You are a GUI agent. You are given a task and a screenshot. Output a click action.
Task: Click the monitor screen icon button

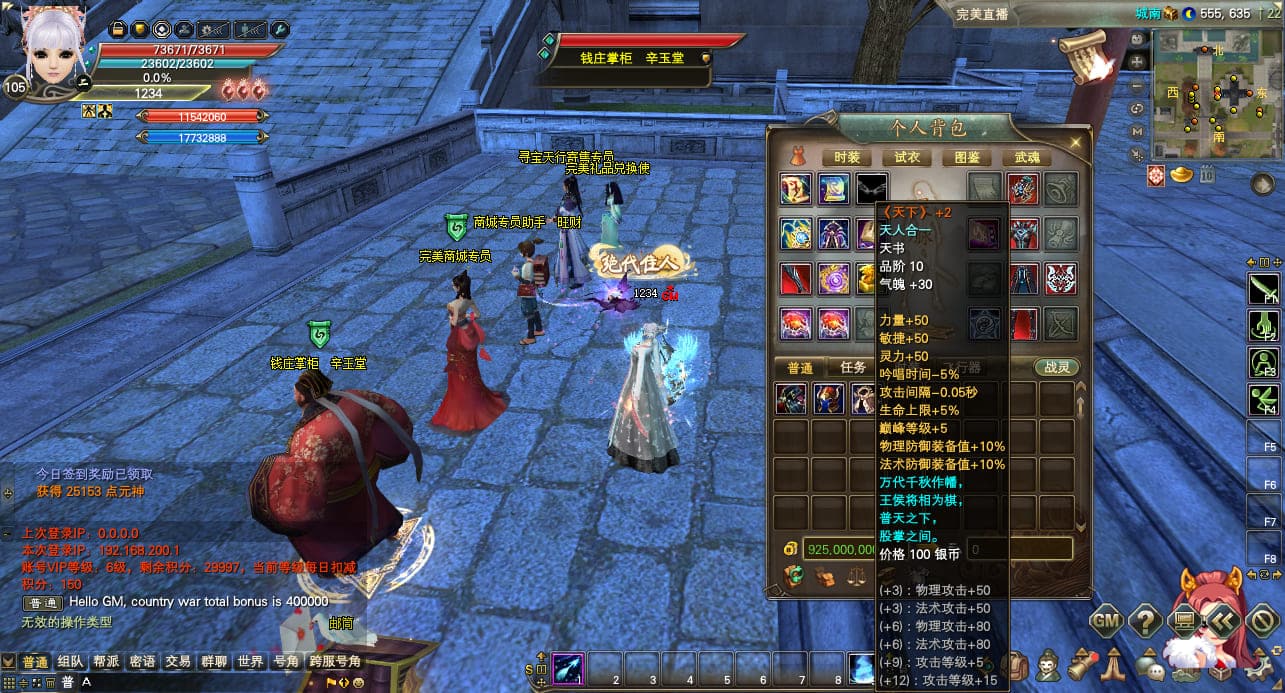pyautogui.click(x=1184, y=621)
